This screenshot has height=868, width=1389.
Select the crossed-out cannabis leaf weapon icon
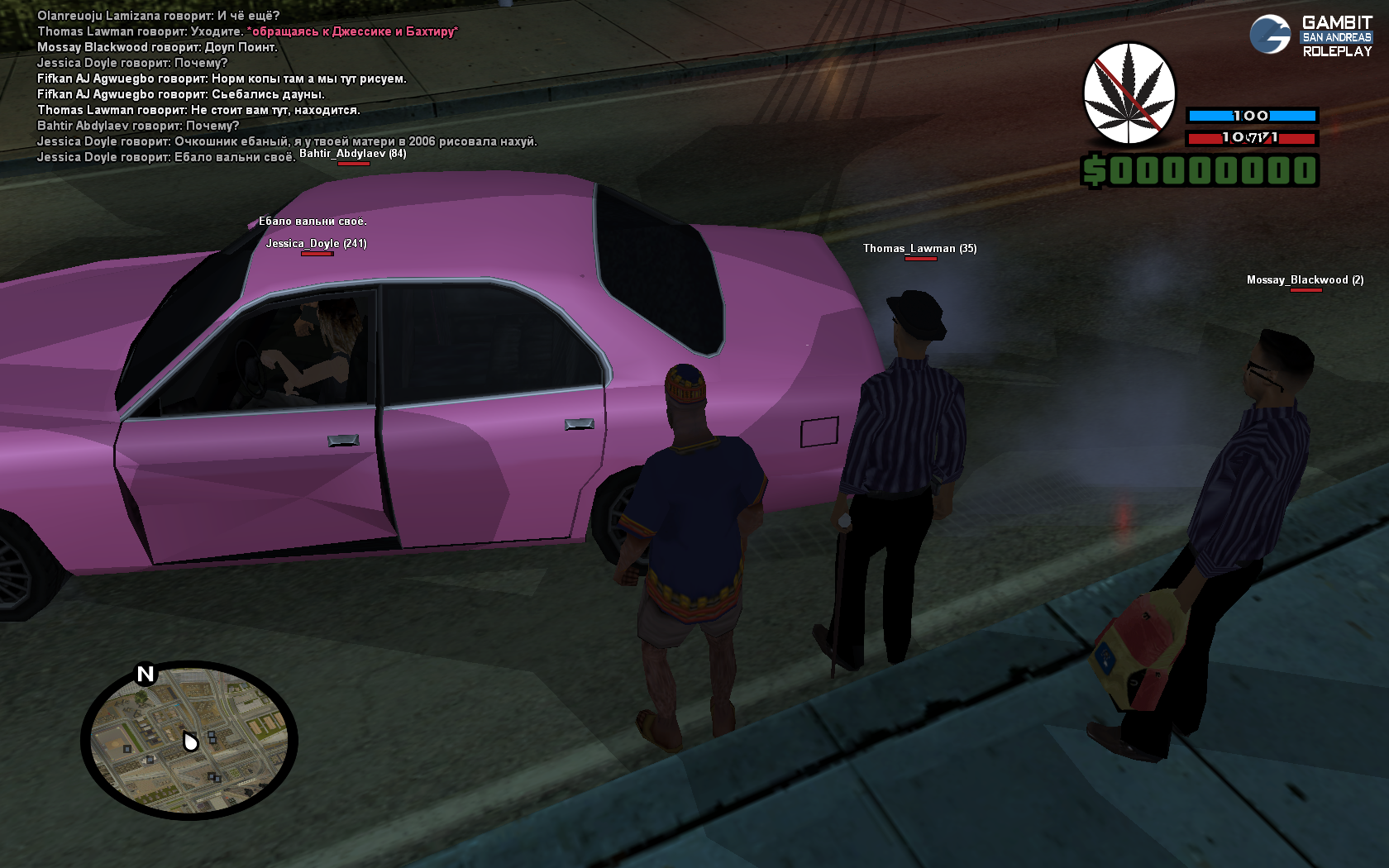point(1129,93)
